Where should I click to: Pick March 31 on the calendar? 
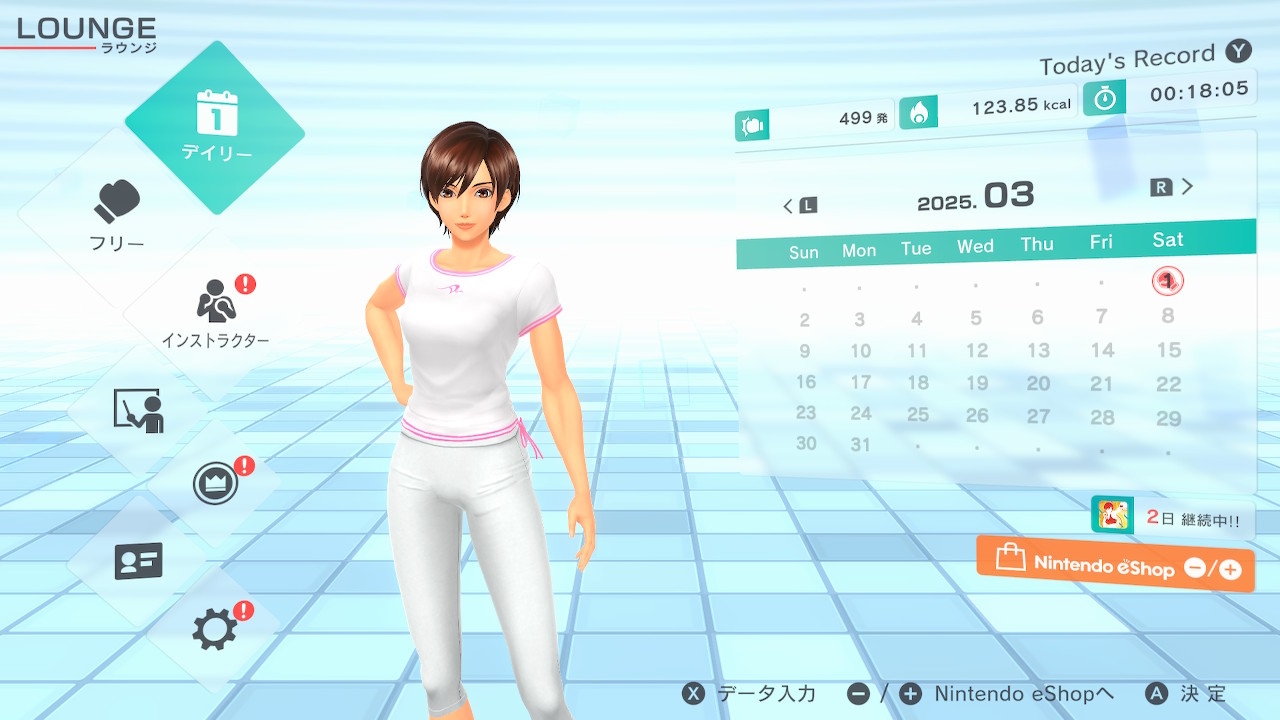[x=860, y=445]
